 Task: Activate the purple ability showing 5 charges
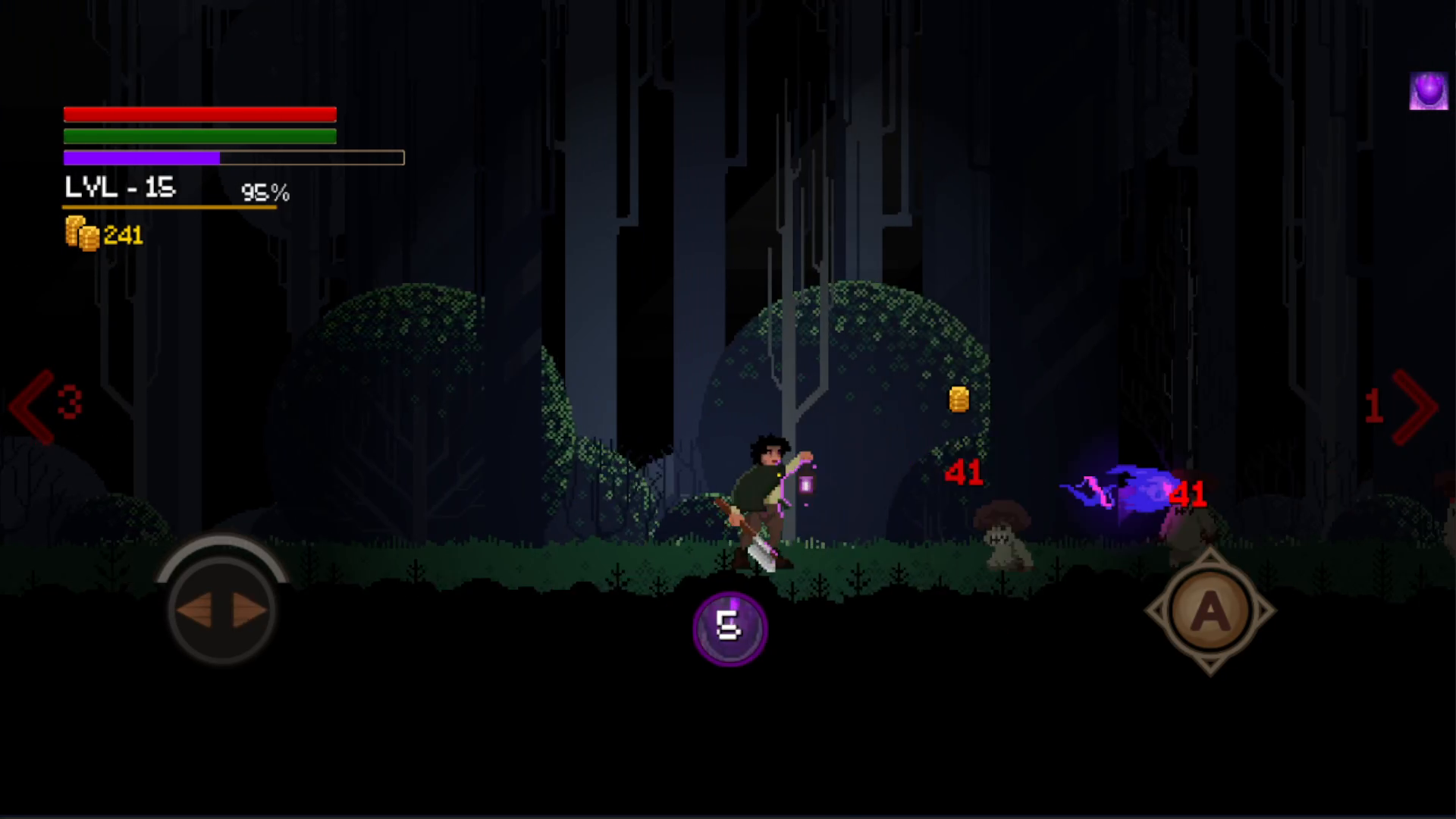pos(729,628)
